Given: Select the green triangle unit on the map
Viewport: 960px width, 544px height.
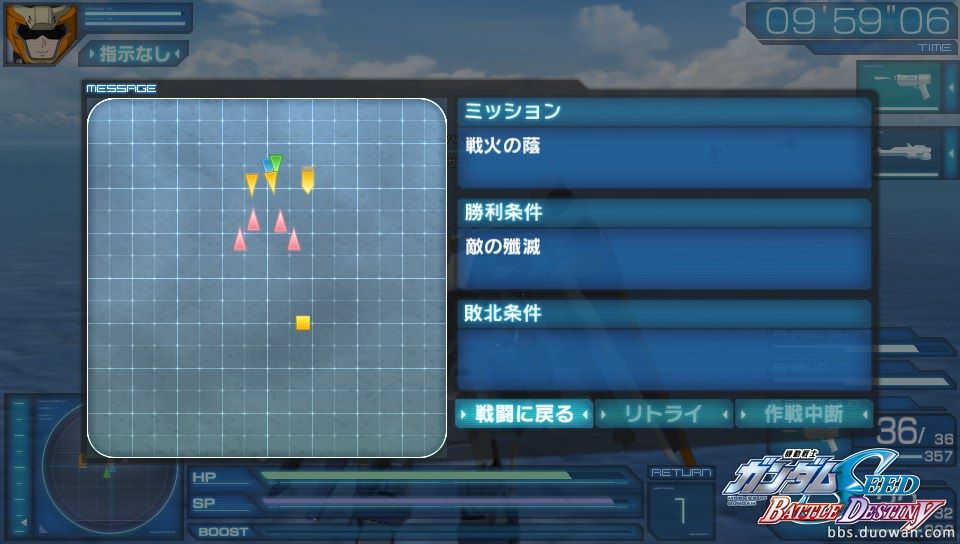Looking at the screenshot, I should point(276,161).
